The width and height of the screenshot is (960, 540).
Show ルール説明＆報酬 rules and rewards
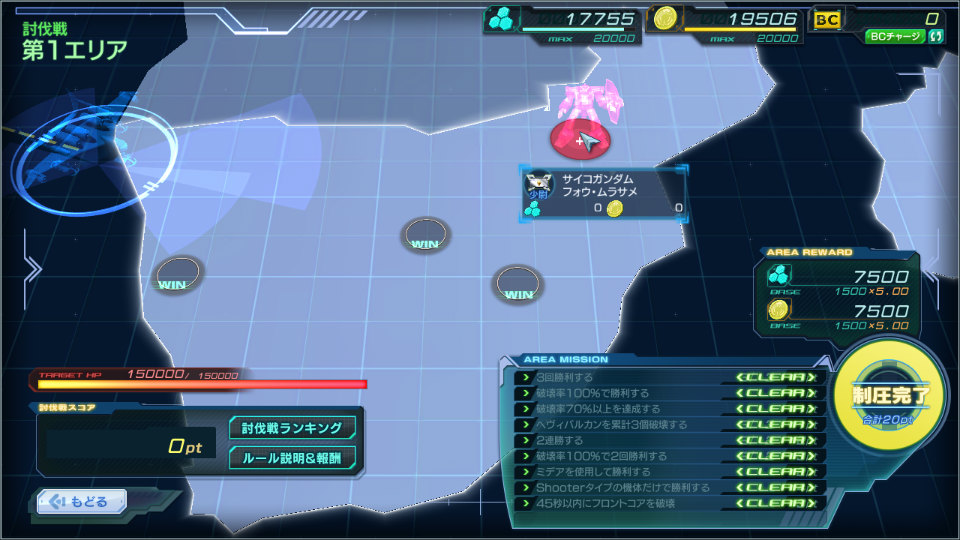[x=292, y=458]
